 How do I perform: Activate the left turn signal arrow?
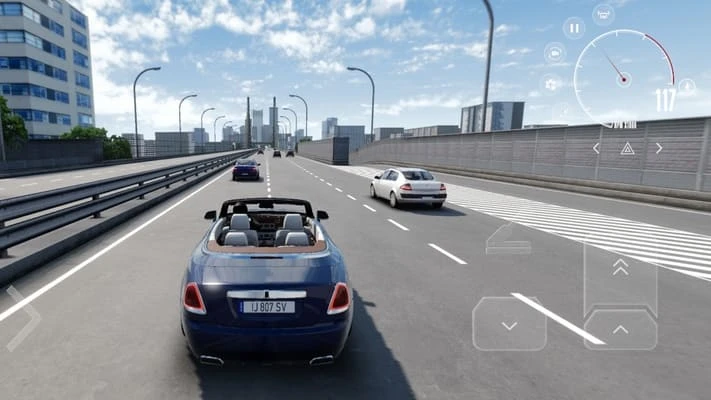pos(596,148)
